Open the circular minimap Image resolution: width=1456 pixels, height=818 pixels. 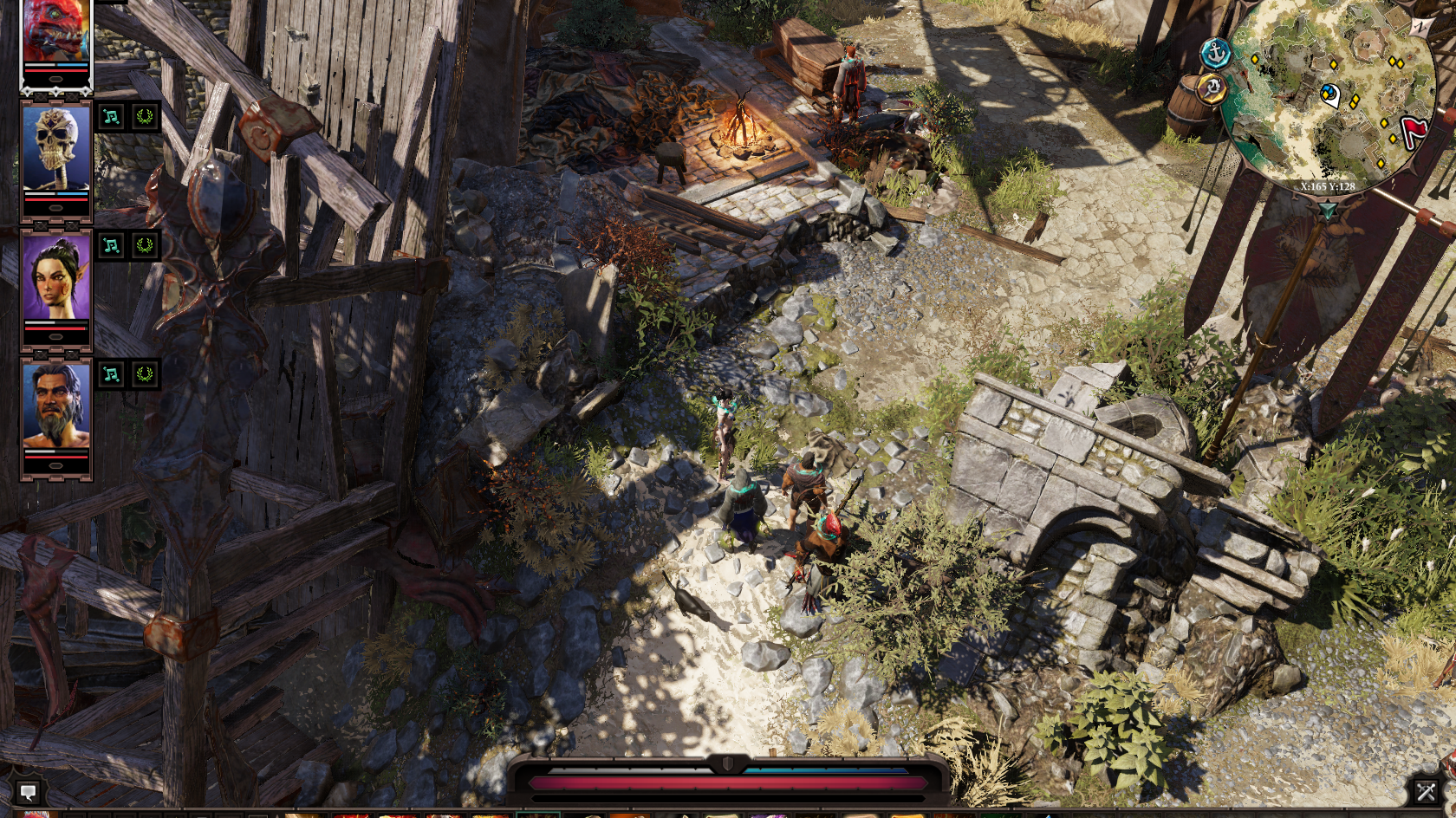1326,95
